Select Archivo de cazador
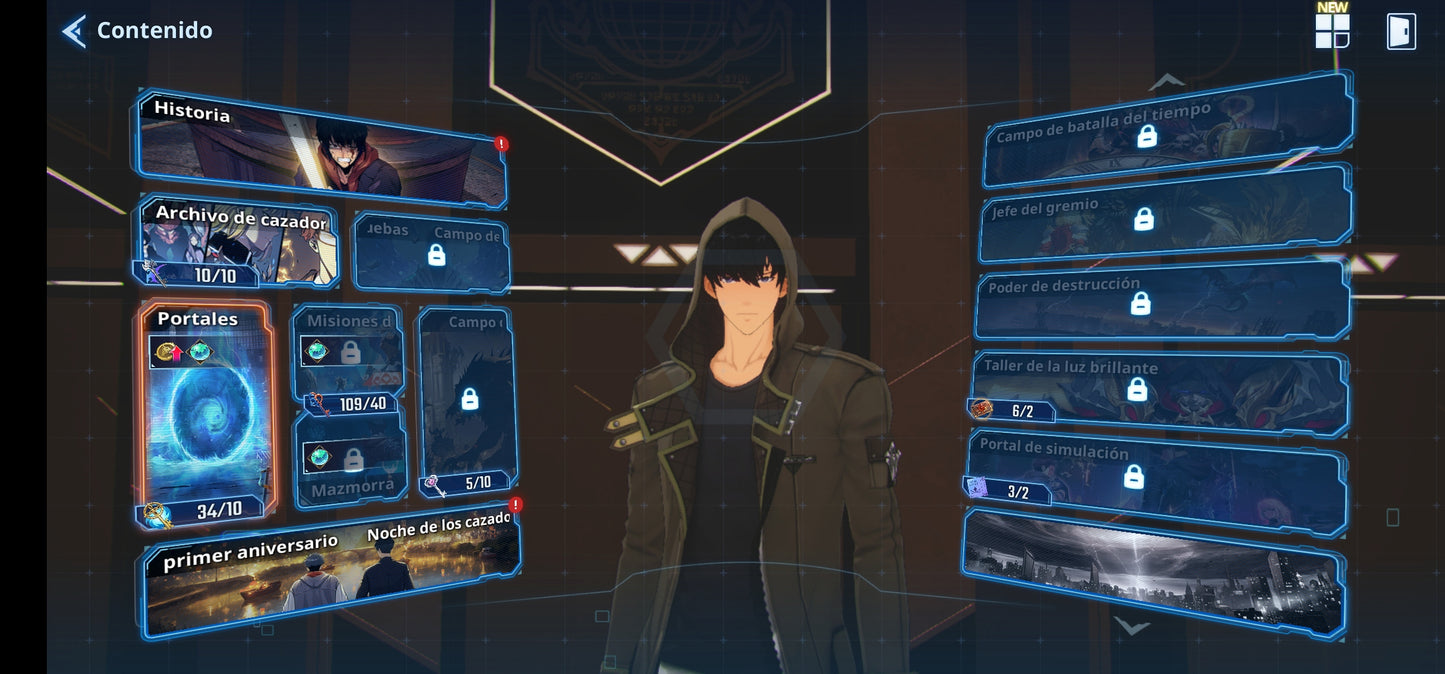The image size is (1445, 674). [x=237, y=243]
